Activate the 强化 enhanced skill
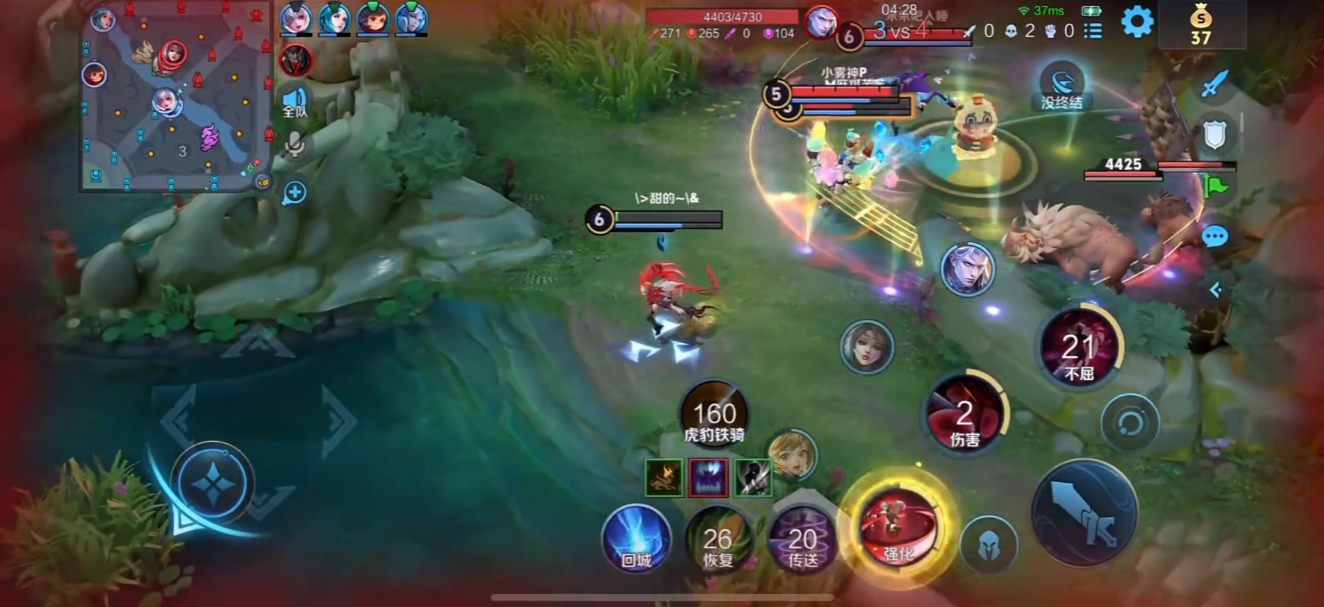This screenshot has height=607, width=1324. pos(898,524)
